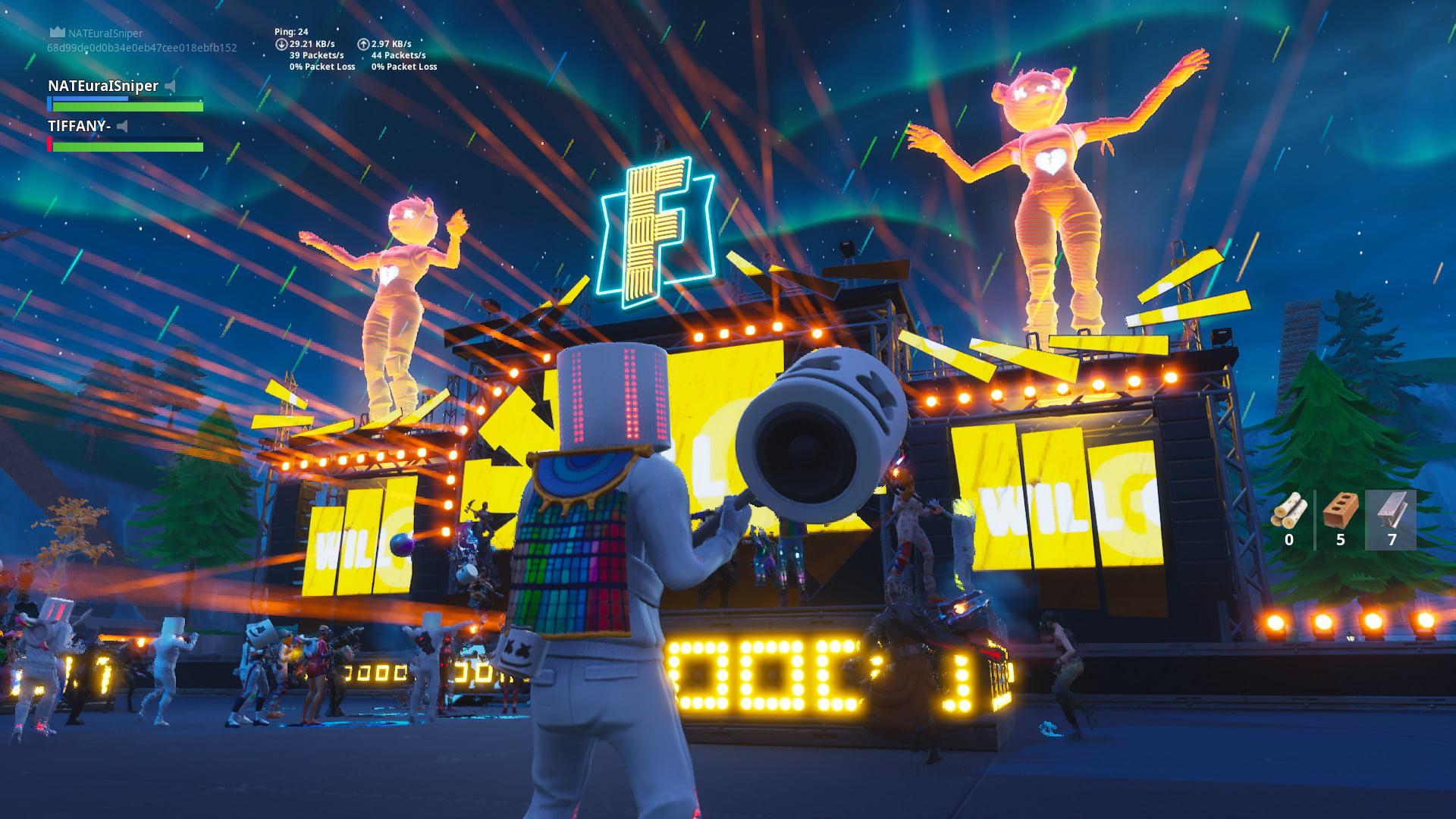Viewport: 1456px width, 819px height.
Task: Click the download arrow network stats icon
Action: (x=281, y=43)
